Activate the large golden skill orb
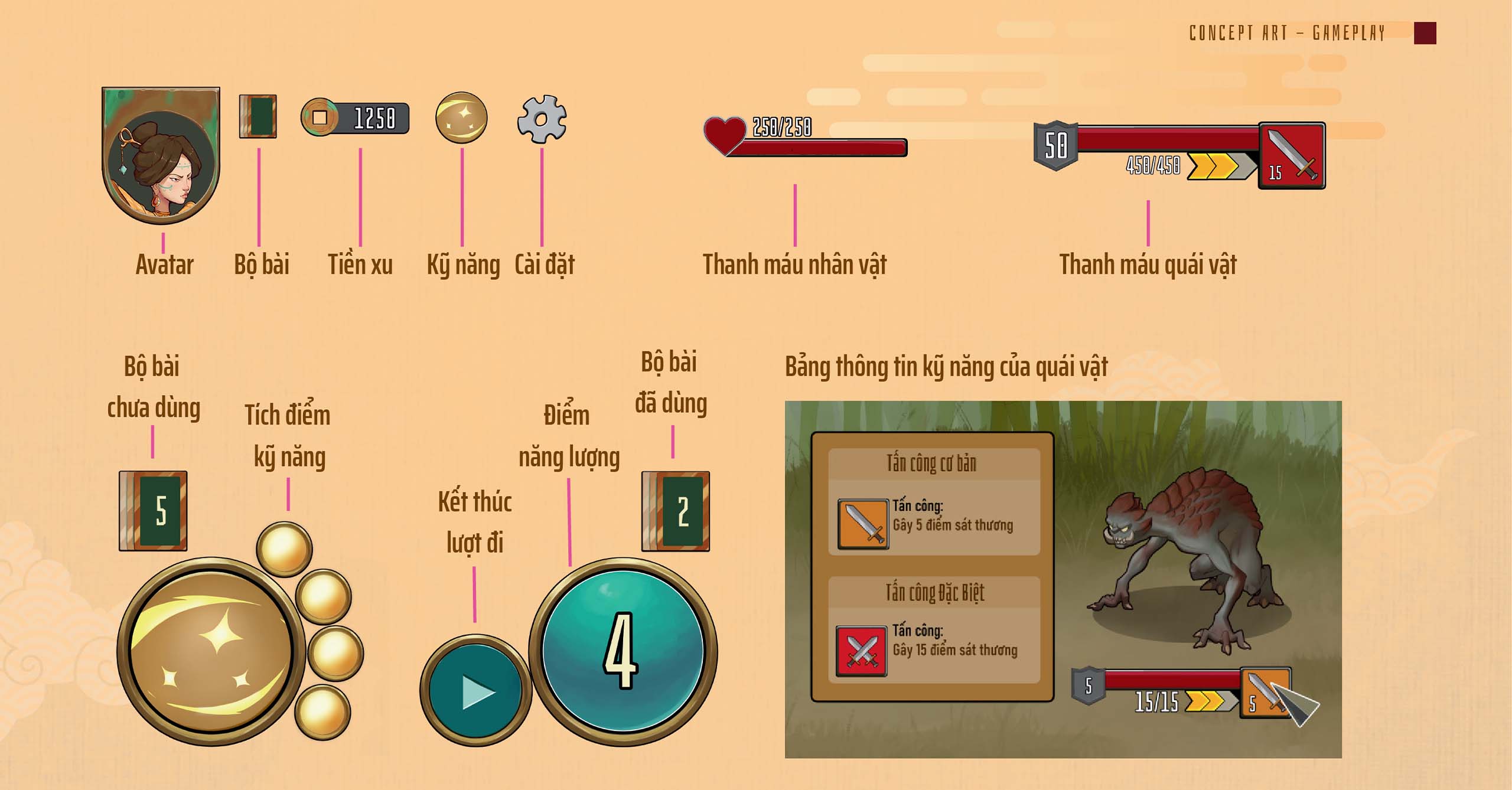 [x=211, y=651]
